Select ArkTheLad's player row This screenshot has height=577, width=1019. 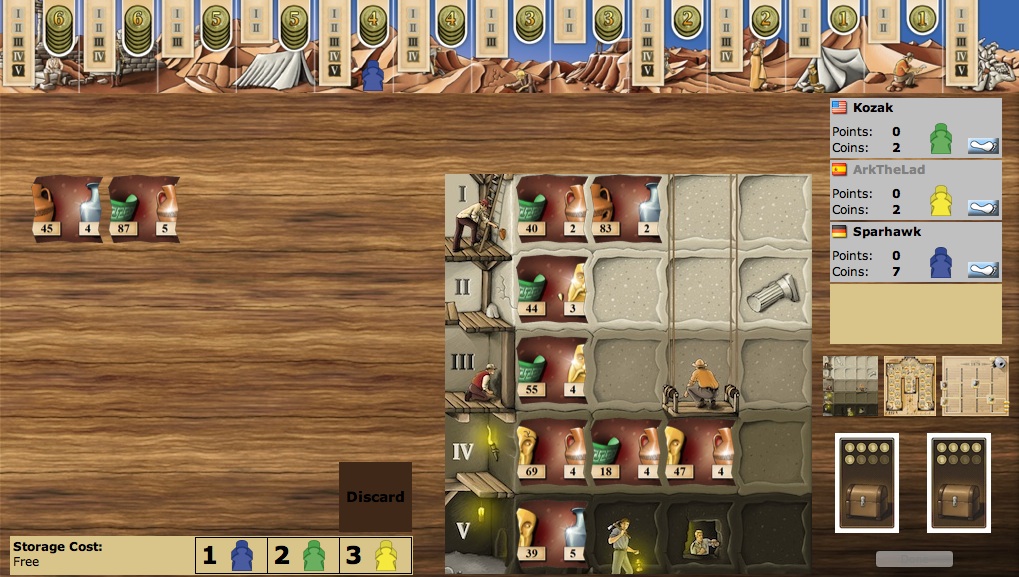(x=915, y=190)
